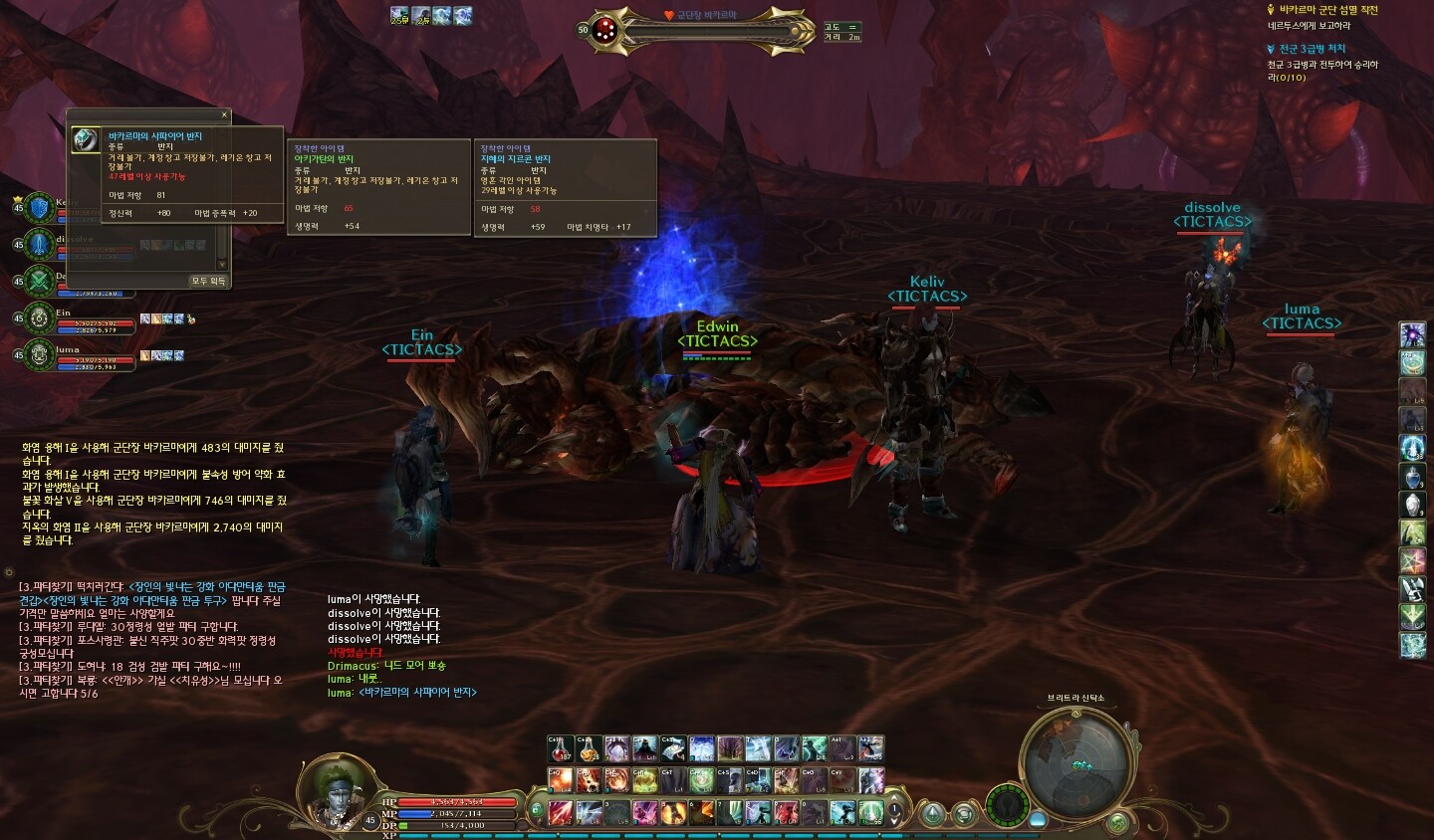Viewport: 1434px width, 840px height.
Task: Click the 모두 획득 (loot all) button
Action: tap(208, 281)
